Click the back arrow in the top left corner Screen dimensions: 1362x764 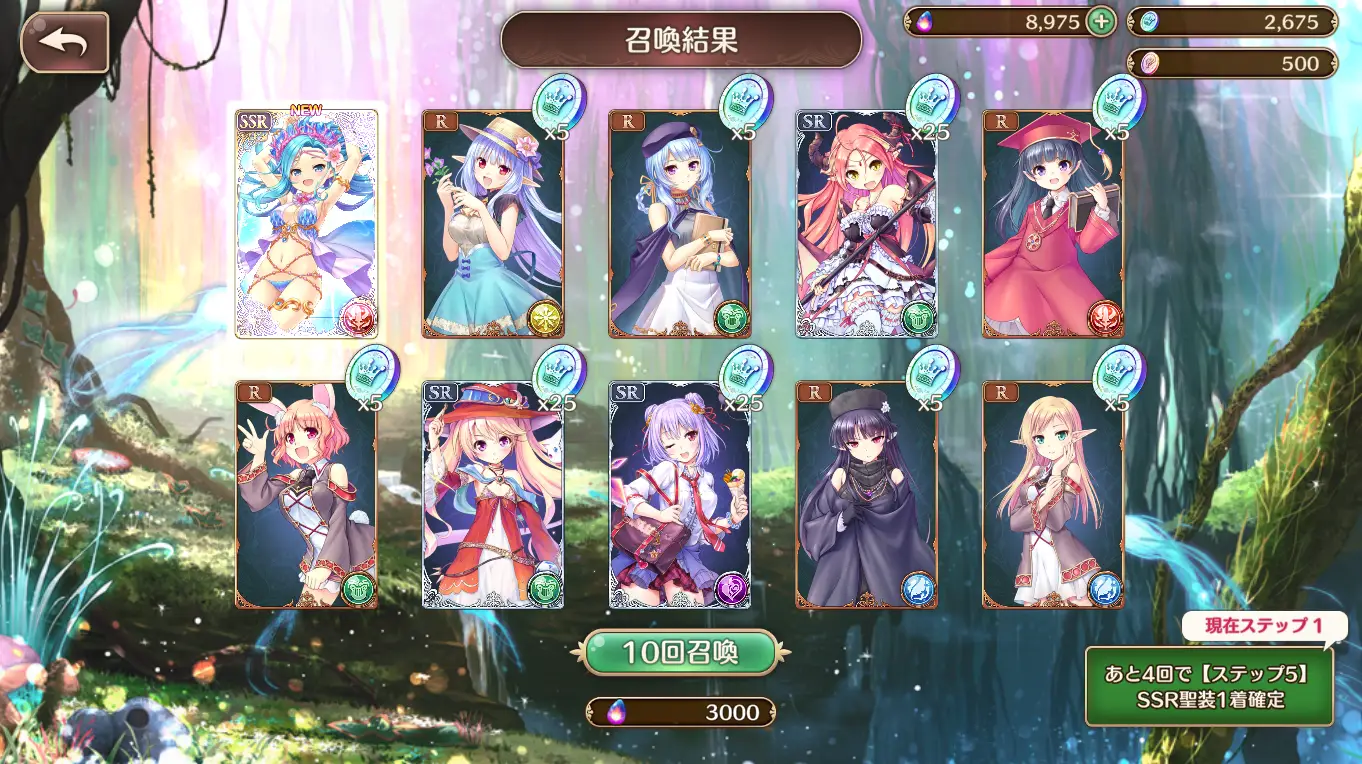click(x=63, y=42)
